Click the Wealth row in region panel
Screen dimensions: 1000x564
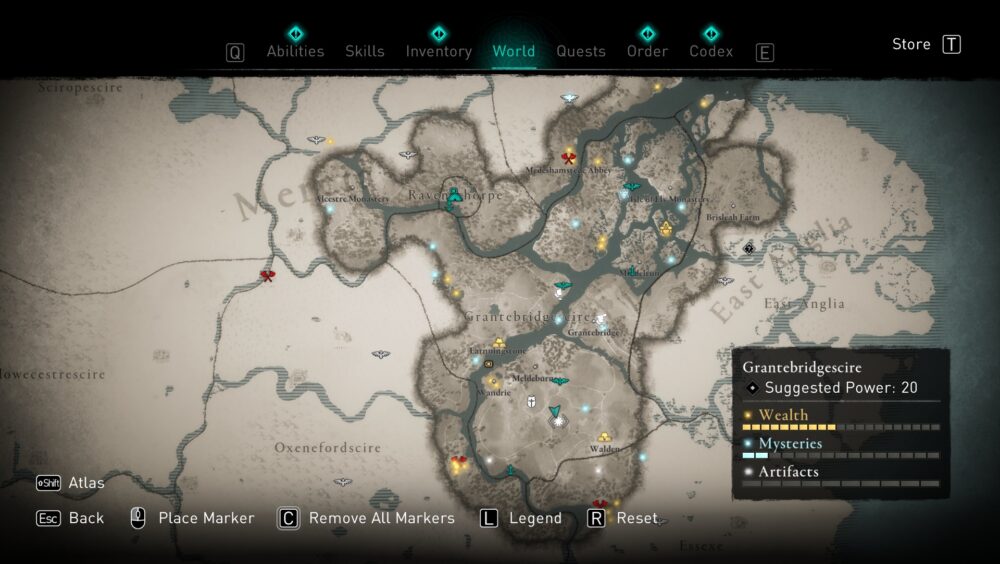click(783, 415)
